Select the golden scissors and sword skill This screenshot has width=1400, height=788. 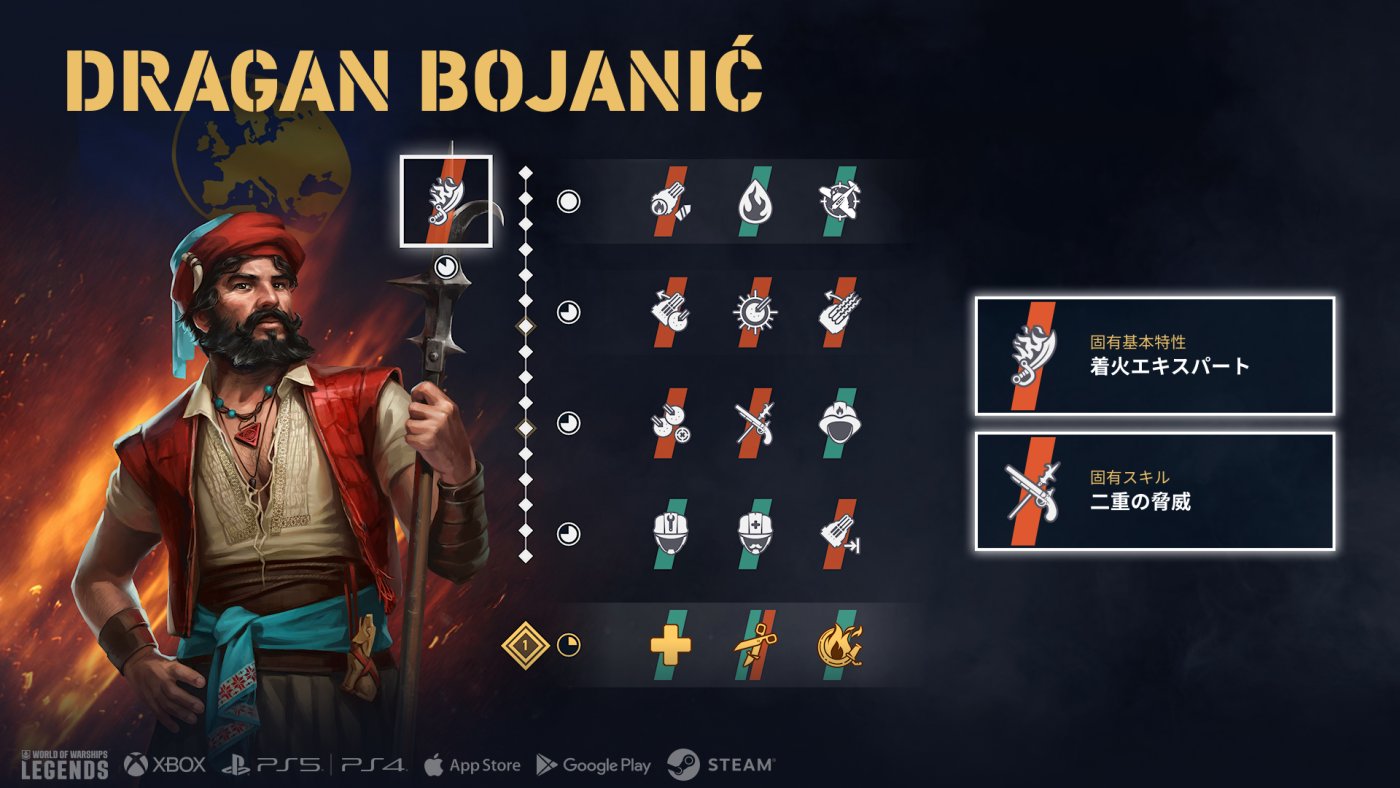(x=754, y=645)
